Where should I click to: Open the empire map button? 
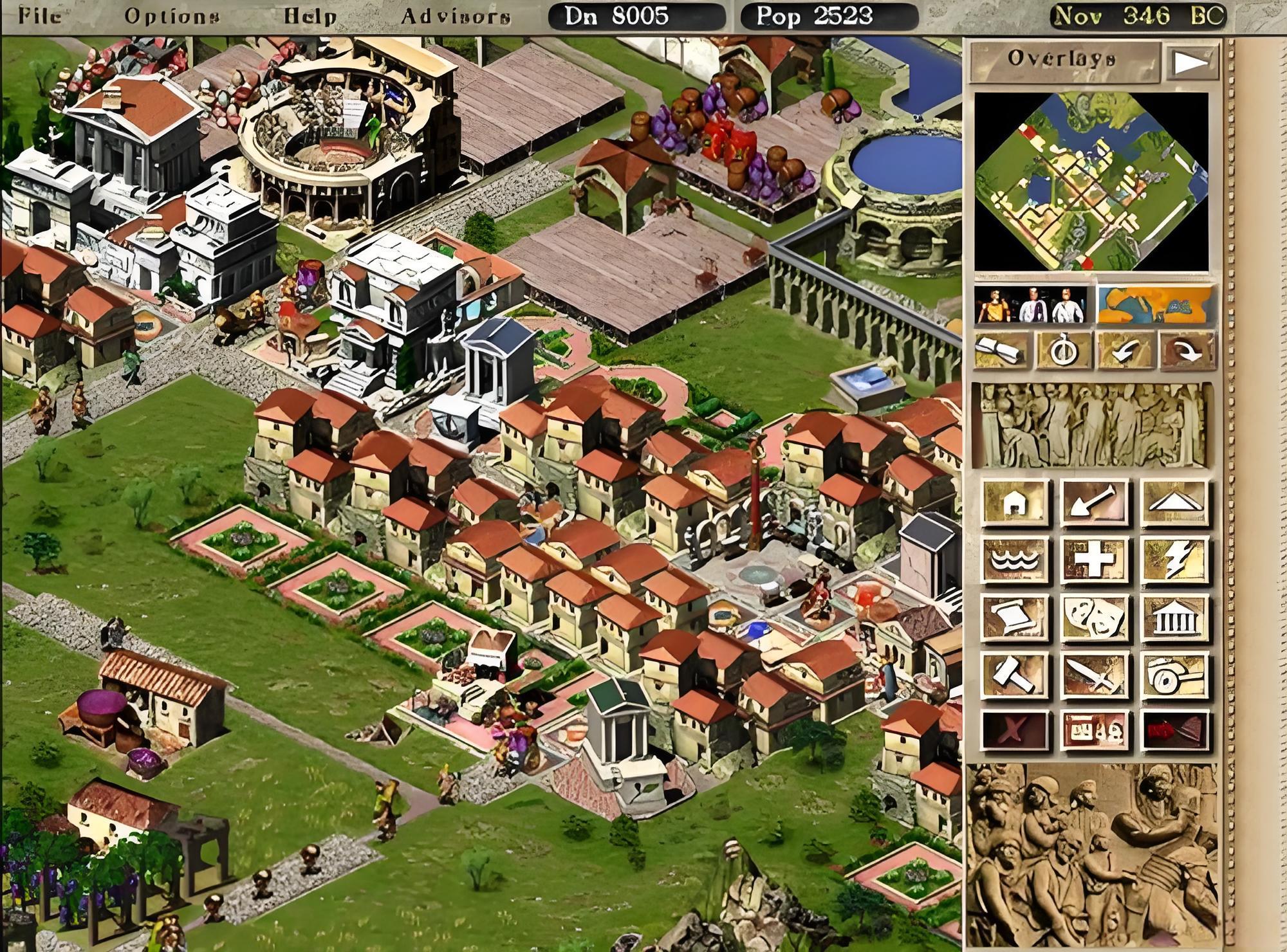(x=1156, y=305)
